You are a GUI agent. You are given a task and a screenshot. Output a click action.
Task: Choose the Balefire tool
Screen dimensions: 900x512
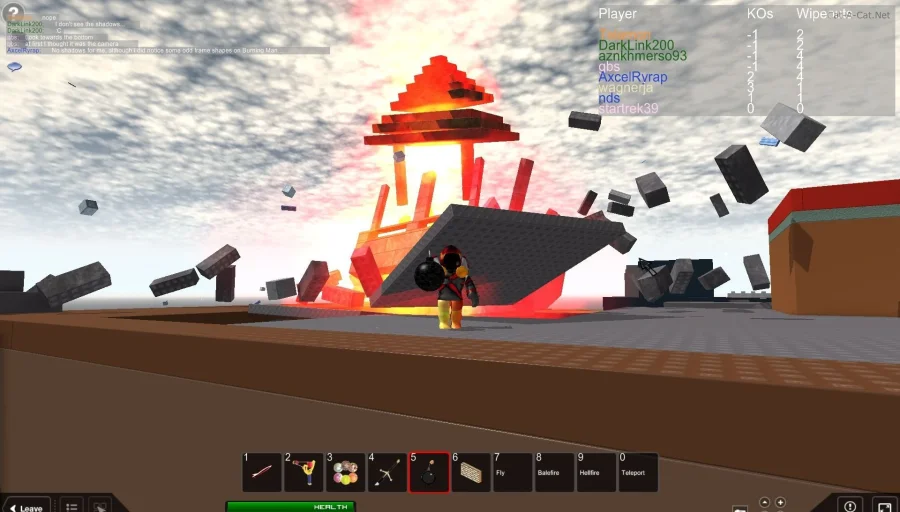pos(555,472)
